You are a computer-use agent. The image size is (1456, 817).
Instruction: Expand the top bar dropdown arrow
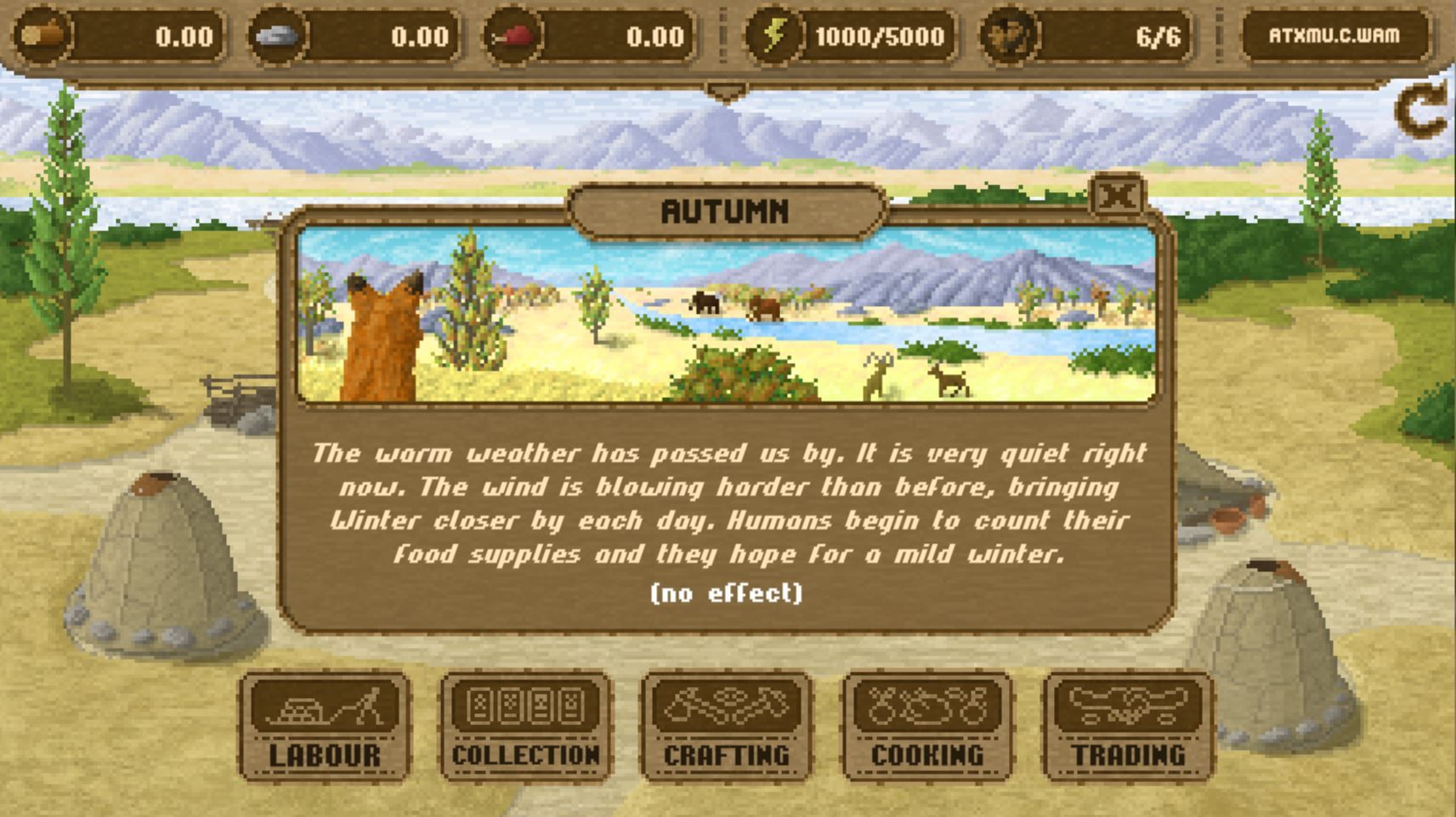tap(727, 92)
